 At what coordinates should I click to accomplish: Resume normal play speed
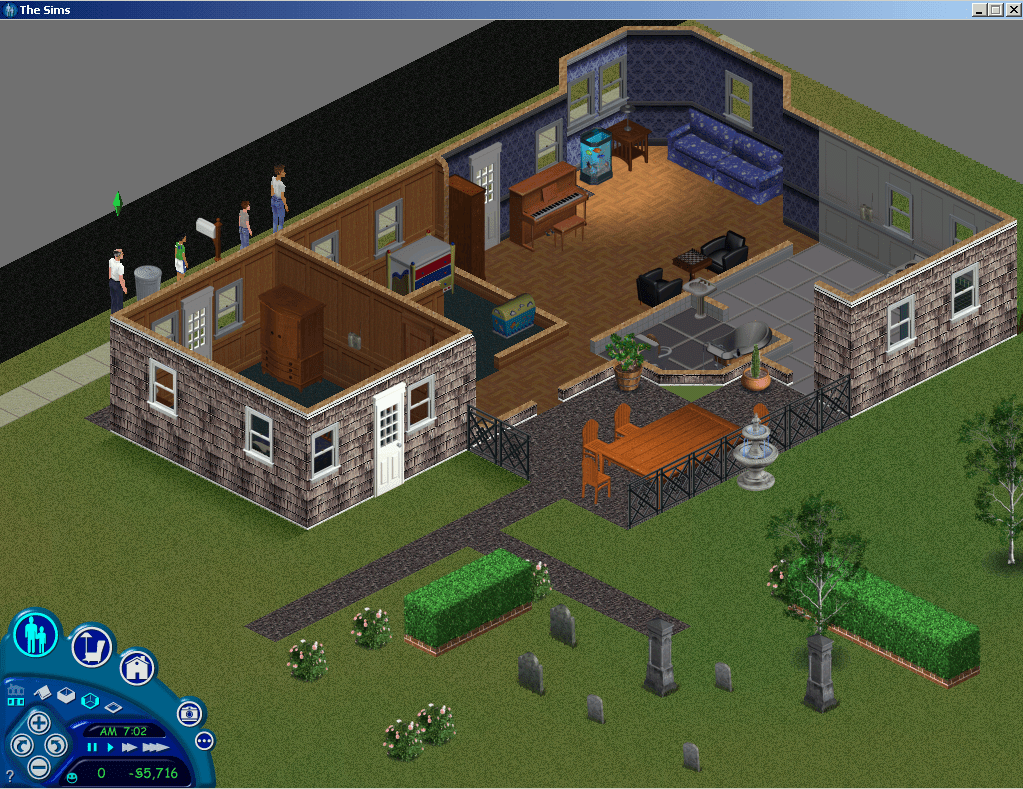(110, 747)
